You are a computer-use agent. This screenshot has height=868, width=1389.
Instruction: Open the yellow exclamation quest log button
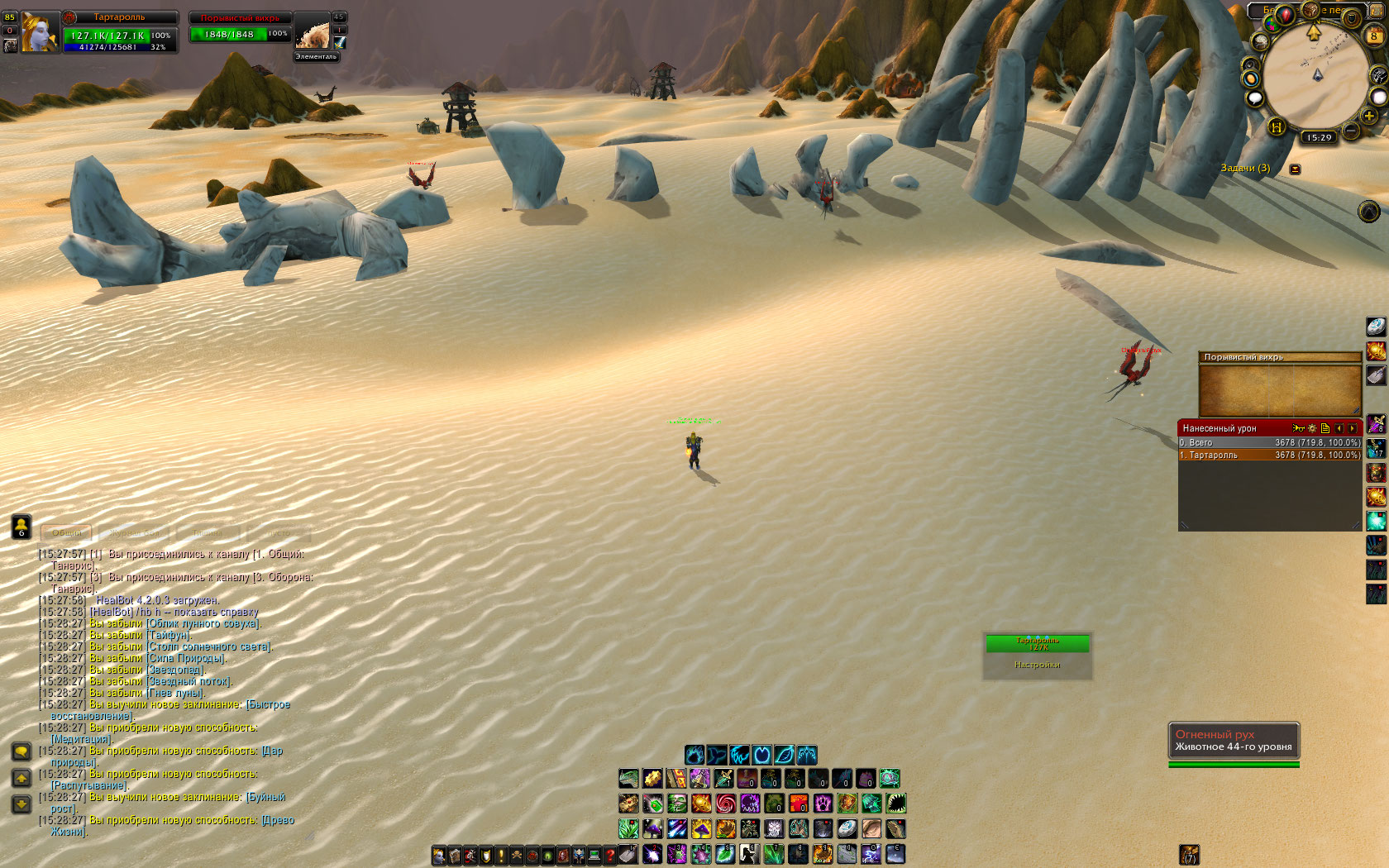pyautogui.click(x=500, y=856)
